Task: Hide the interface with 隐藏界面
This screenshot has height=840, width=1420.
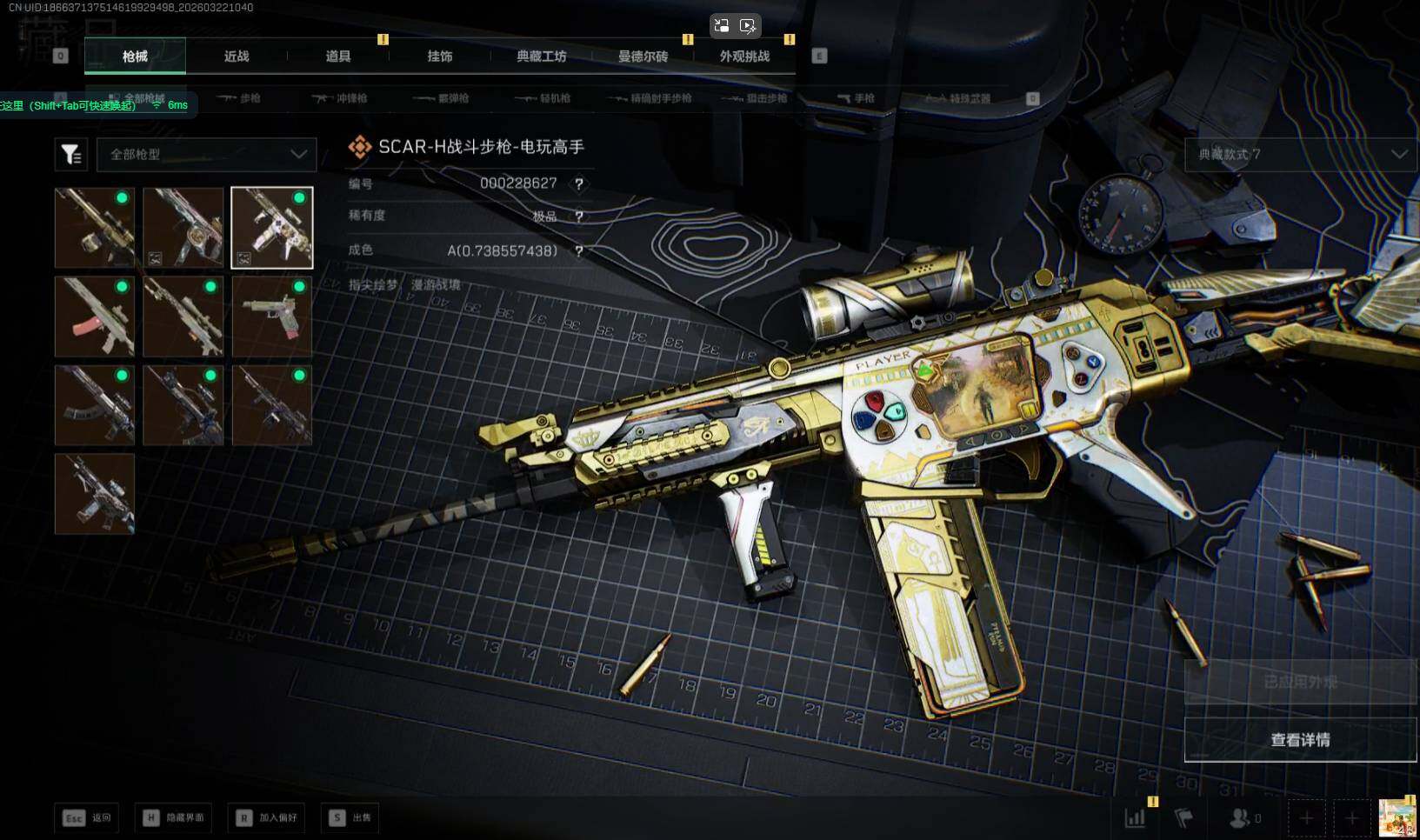Action: point(174,817)
